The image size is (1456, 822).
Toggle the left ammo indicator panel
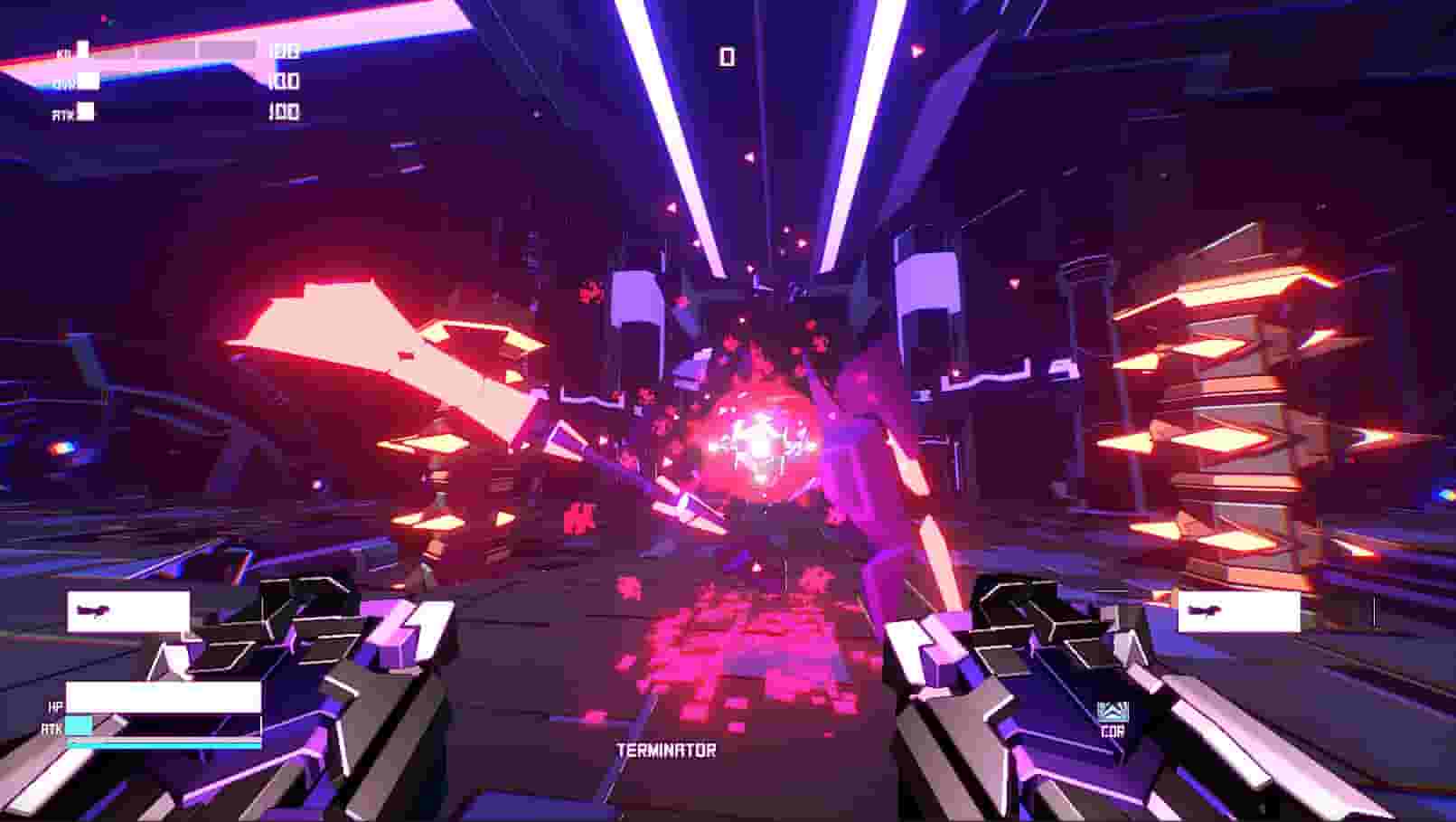tap(127, 610)
